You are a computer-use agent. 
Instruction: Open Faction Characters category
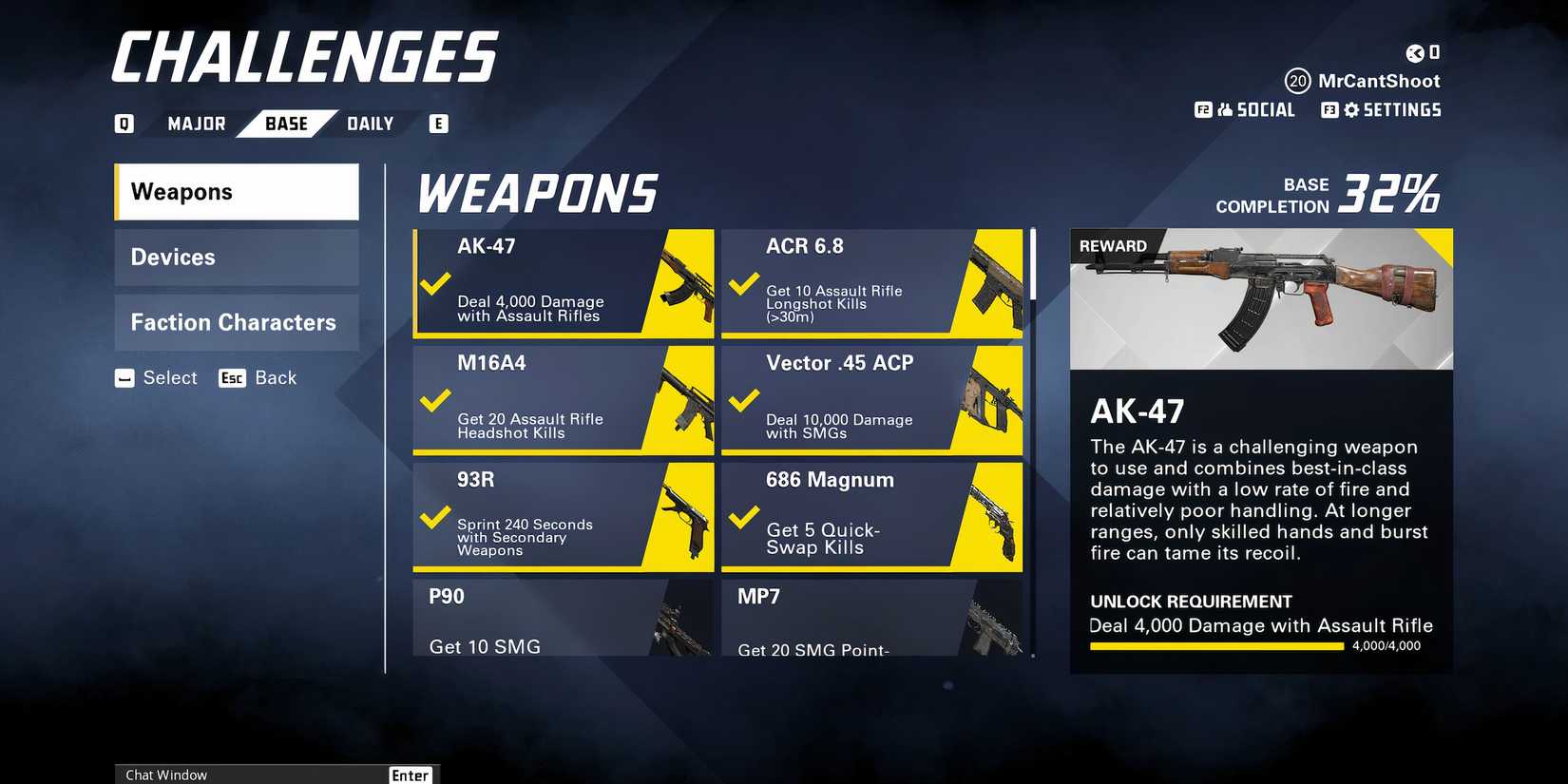(236, 322)
